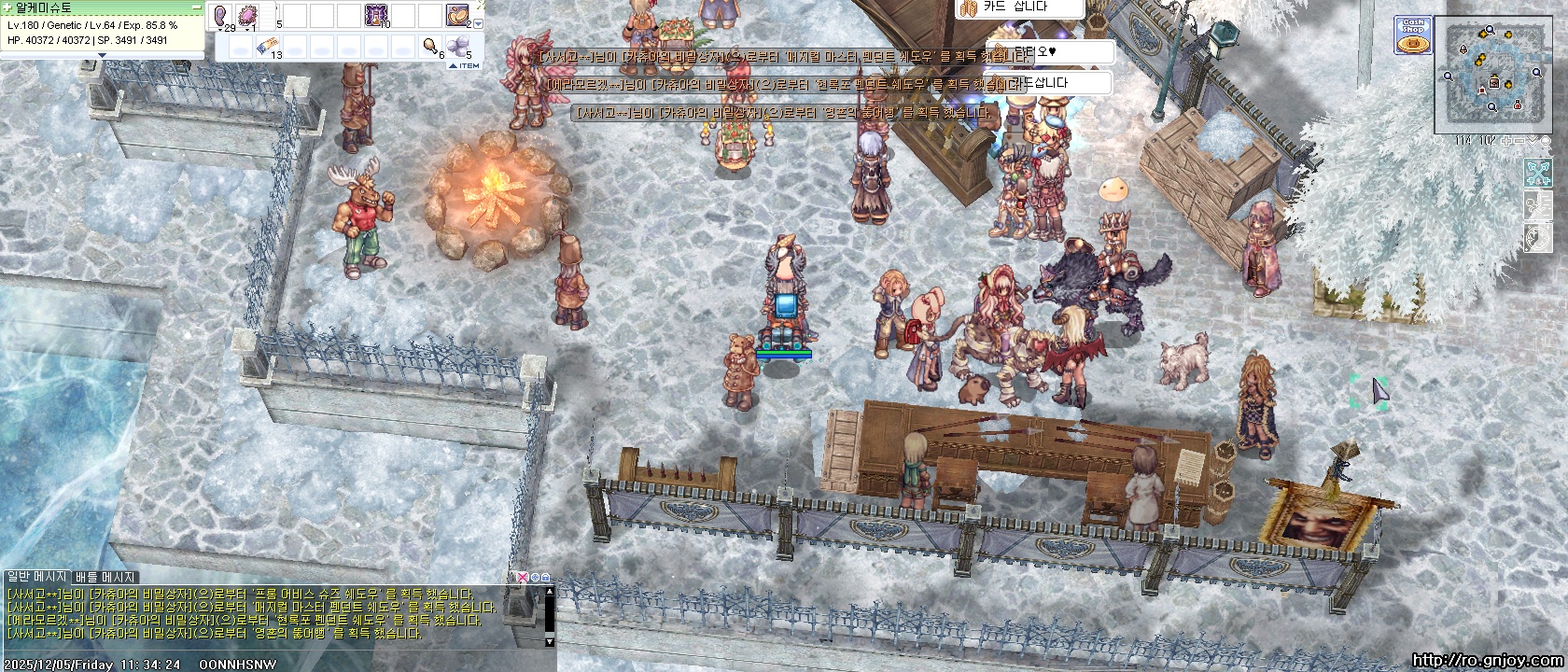Use the meat drumstick hotbar item

coord(431,44)
